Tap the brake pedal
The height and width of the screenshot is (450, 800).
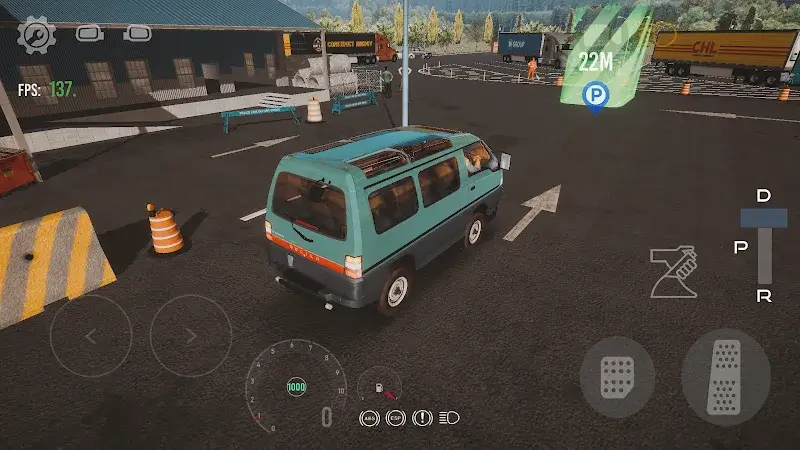tap(617, 376)
